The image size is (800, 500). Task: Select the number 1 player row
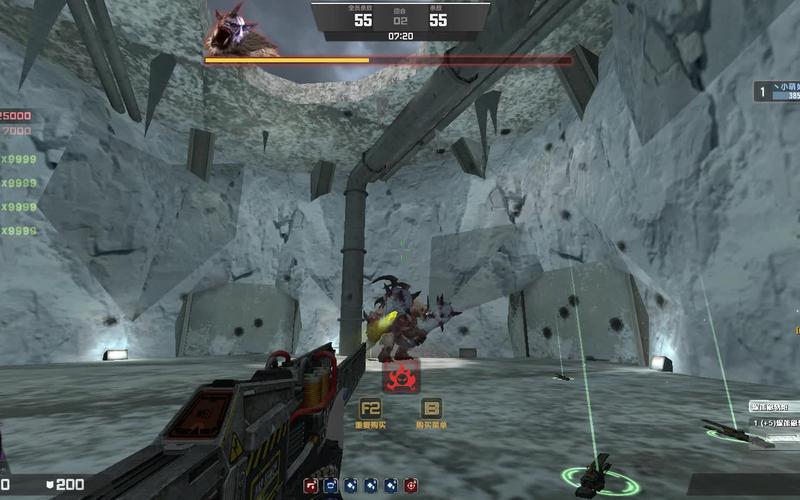click(x=778, y=92)
